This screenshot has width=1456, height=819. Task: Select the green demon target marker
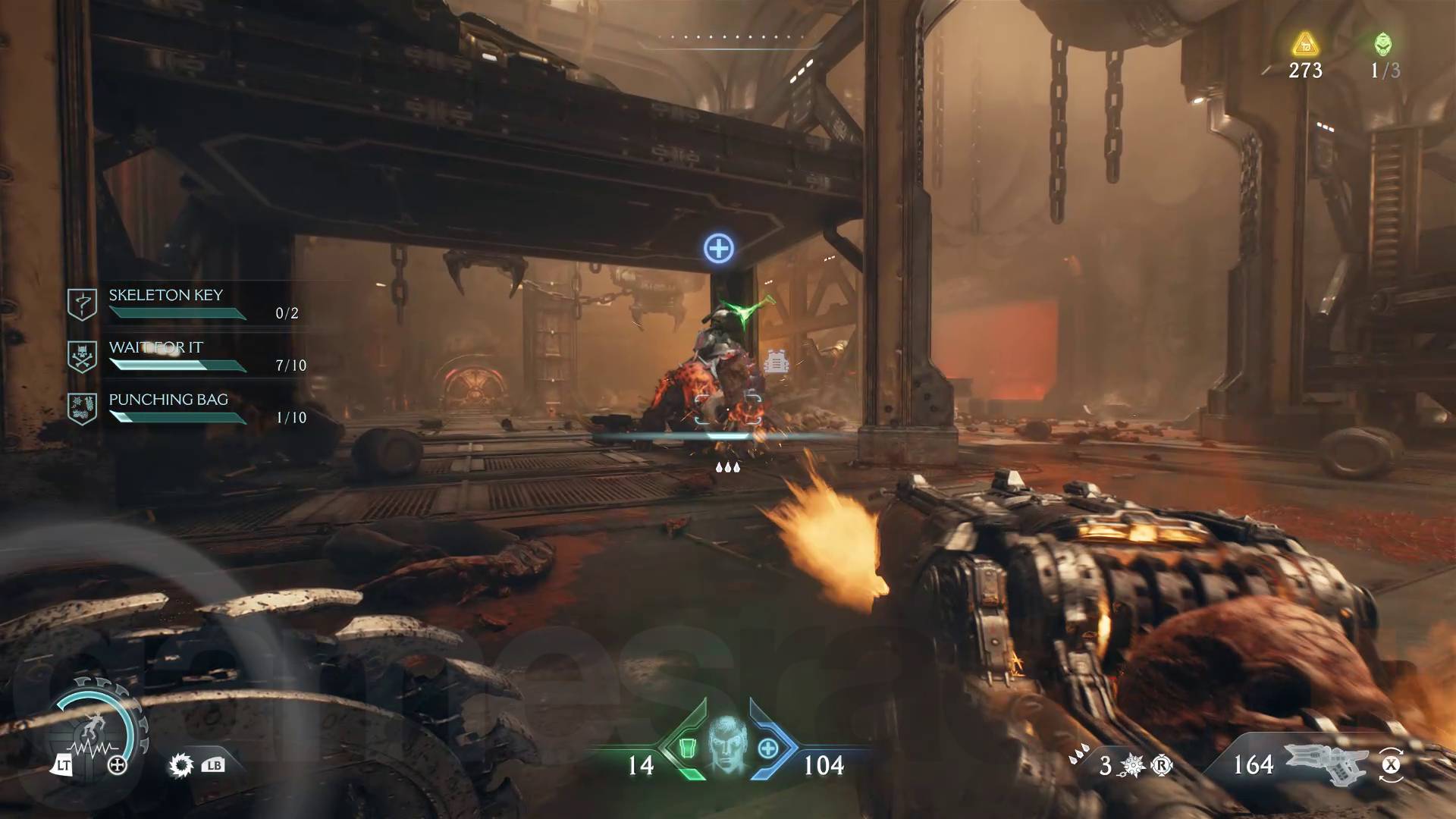[x=746, y=312]
